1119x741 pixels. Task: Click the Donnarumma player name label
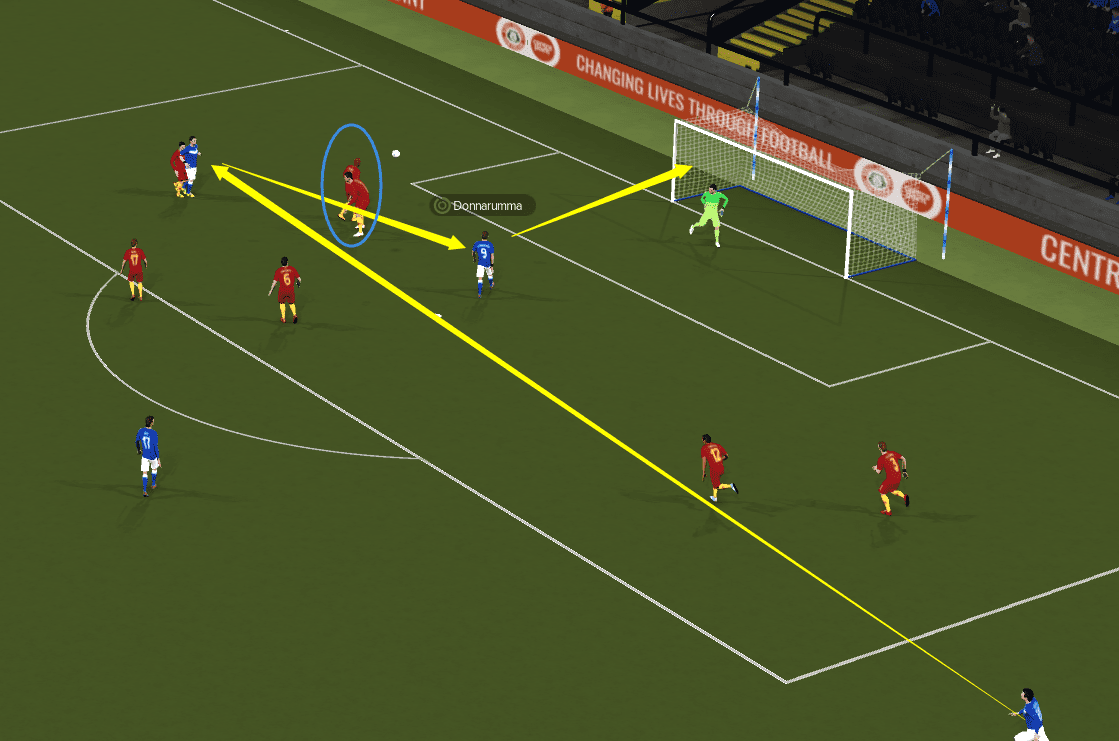tap(483, 206)
